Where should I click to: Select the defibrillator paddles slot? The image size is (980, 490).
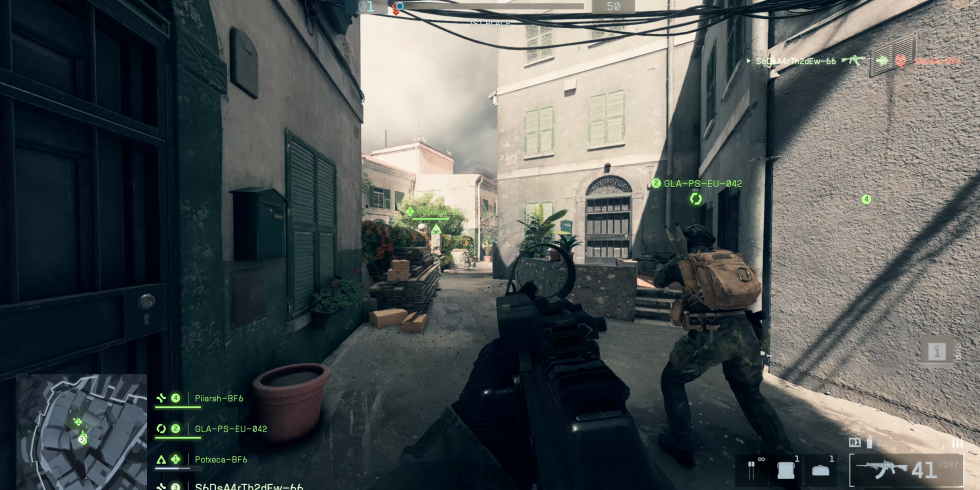pos(751,469)
